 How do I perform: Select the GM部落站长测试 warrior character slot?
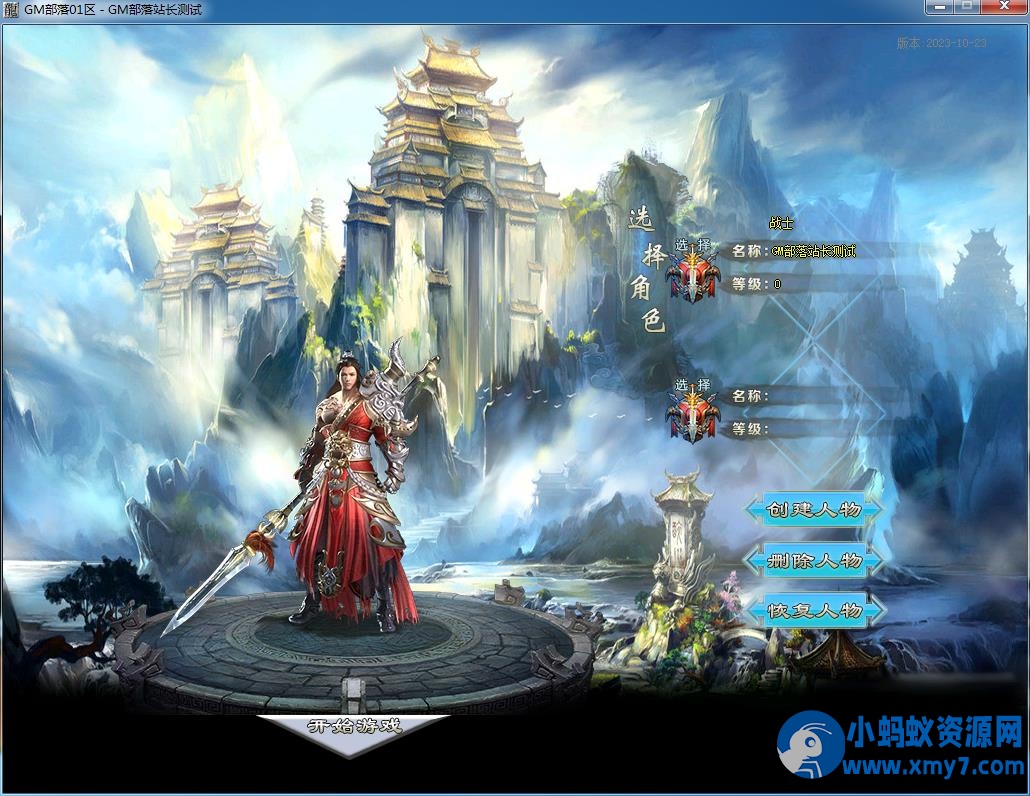pos(693,268)
